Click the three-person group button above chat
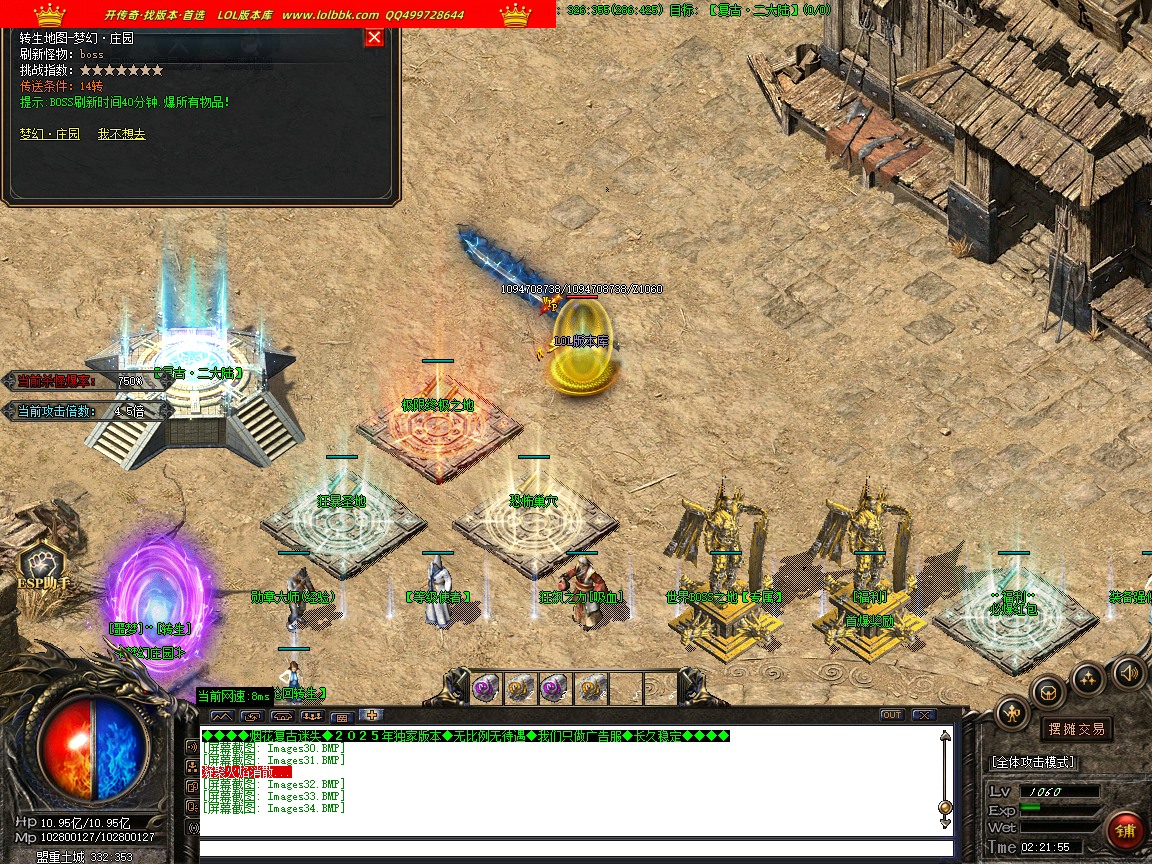 pos(312,716)
